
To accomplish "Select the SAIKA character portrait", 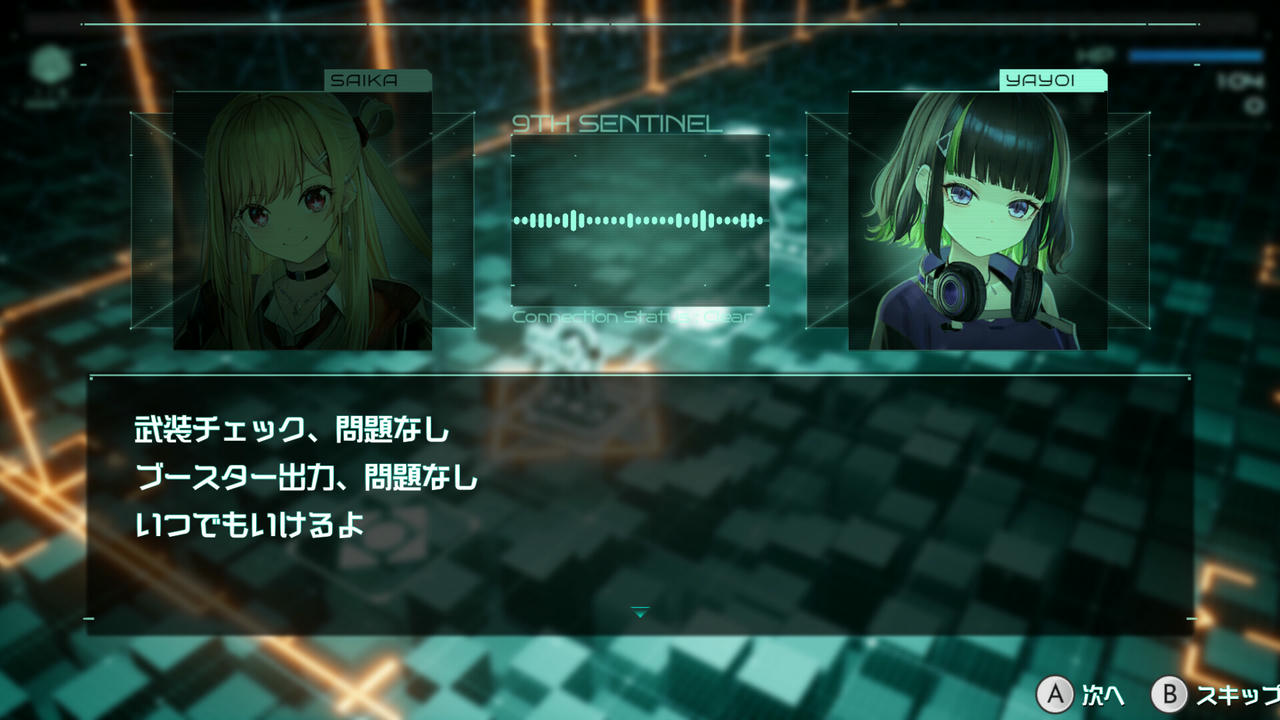I will tap(302, 220).
